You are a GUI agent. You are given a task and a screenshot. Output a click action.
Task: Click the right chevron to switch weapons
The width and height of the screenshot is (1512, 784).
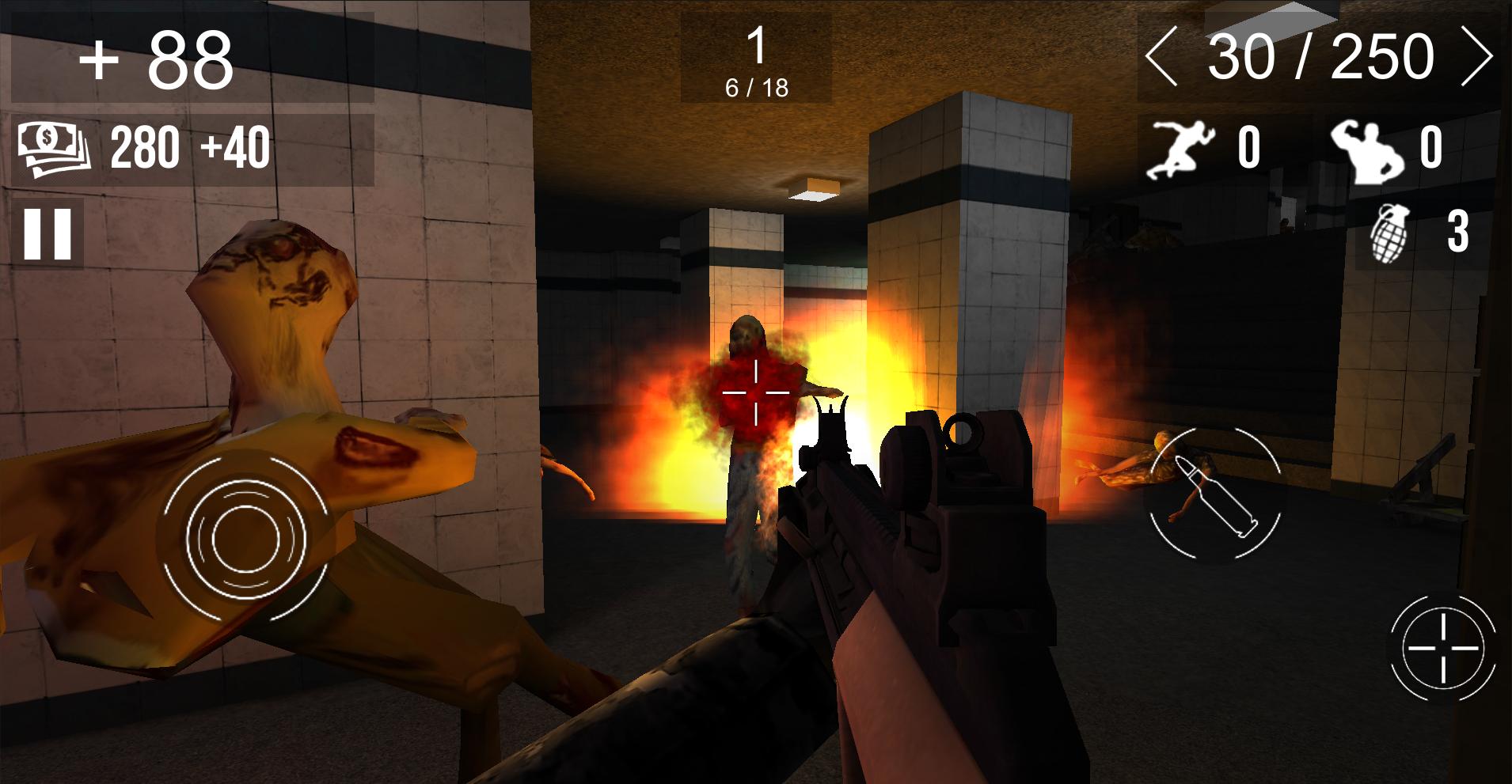pyautogui.click(x=1484, y=54)
